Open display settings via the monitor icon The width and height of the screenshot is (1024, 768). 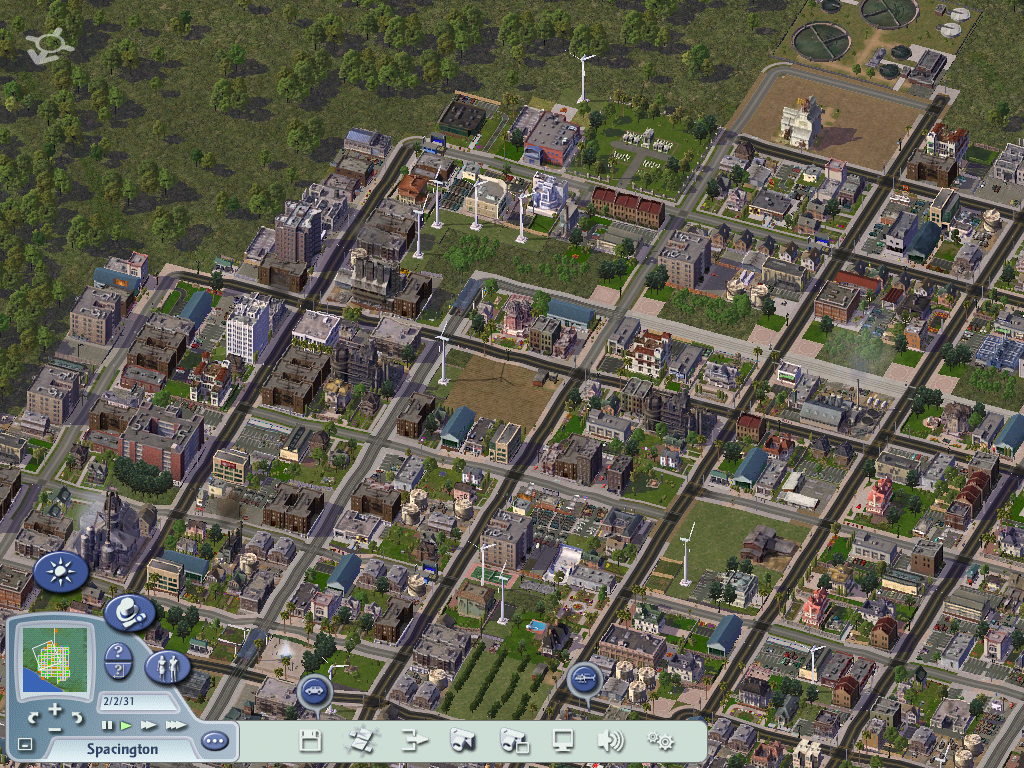563,741
